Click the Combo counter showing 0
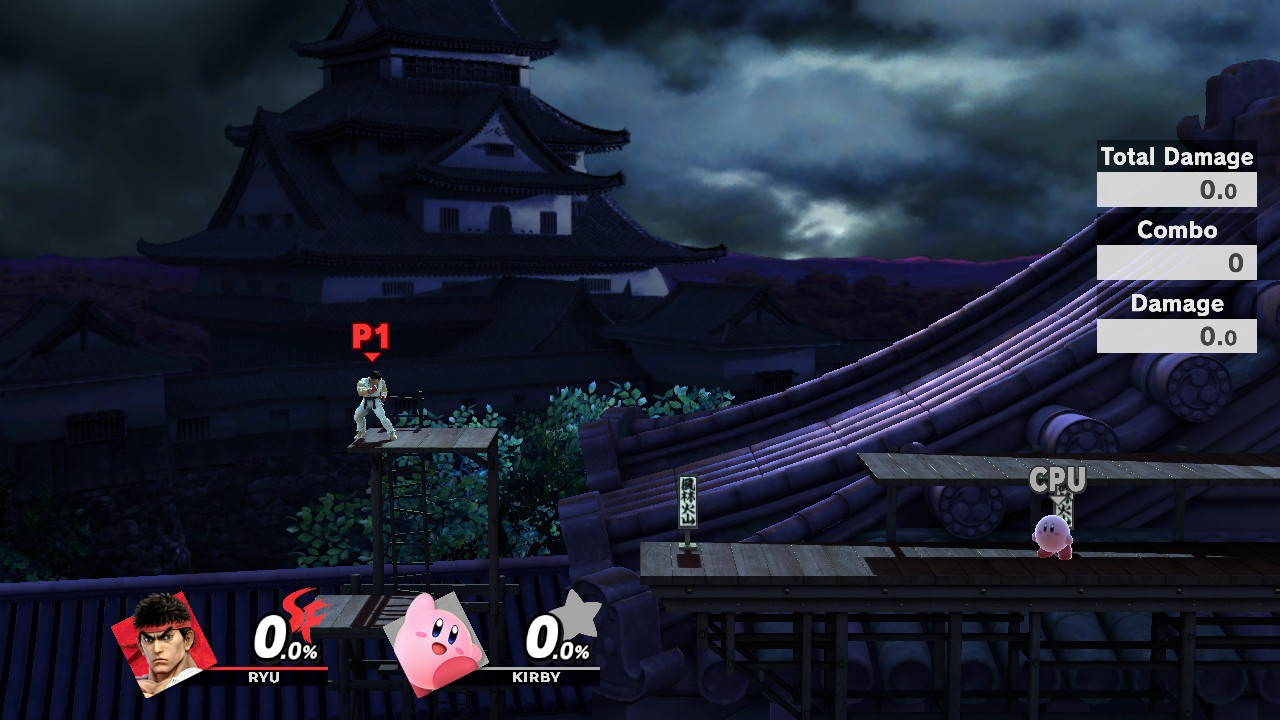 [x=1176, y=263]
